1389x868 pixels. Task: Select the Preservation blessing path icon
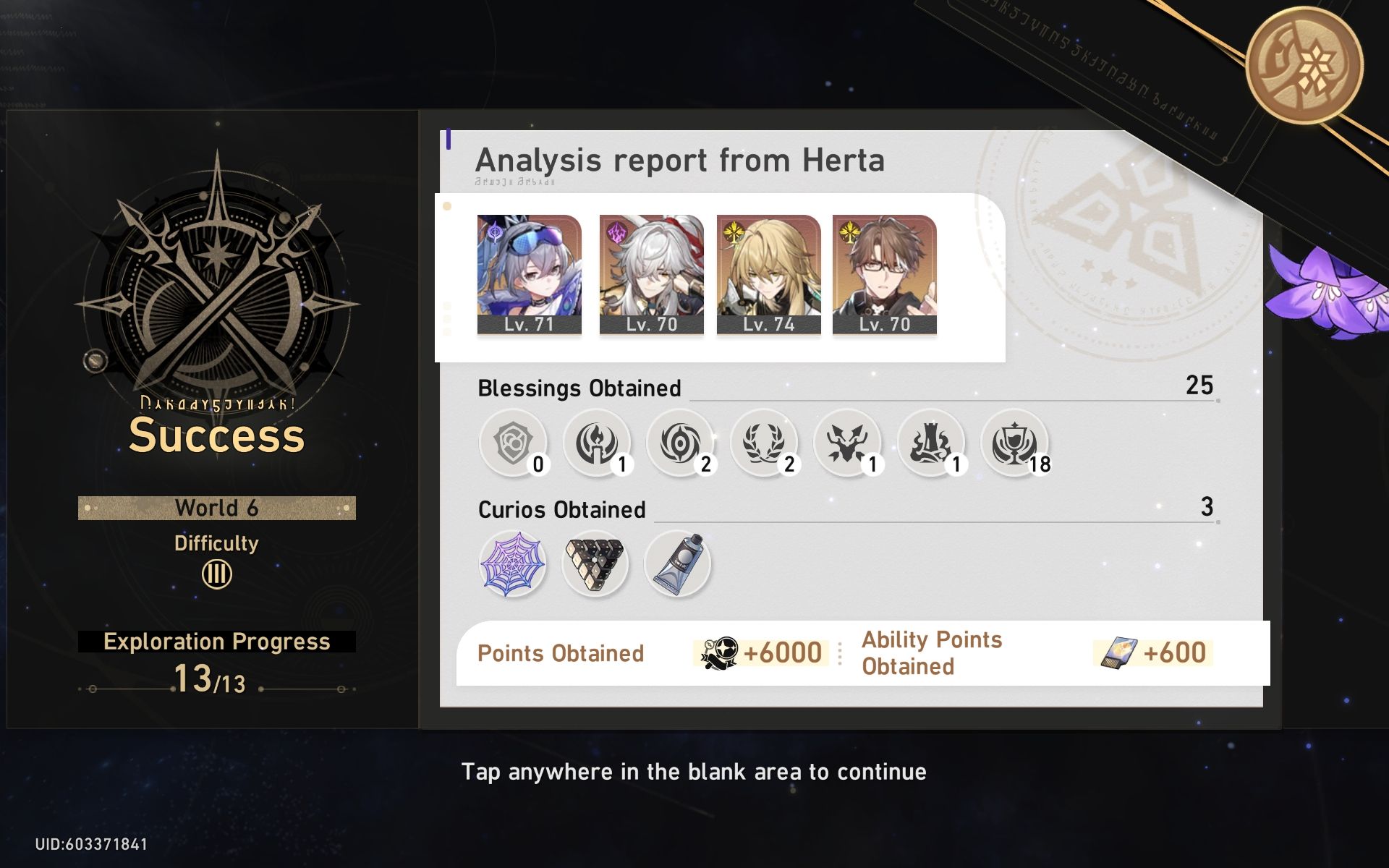[511, 442]
